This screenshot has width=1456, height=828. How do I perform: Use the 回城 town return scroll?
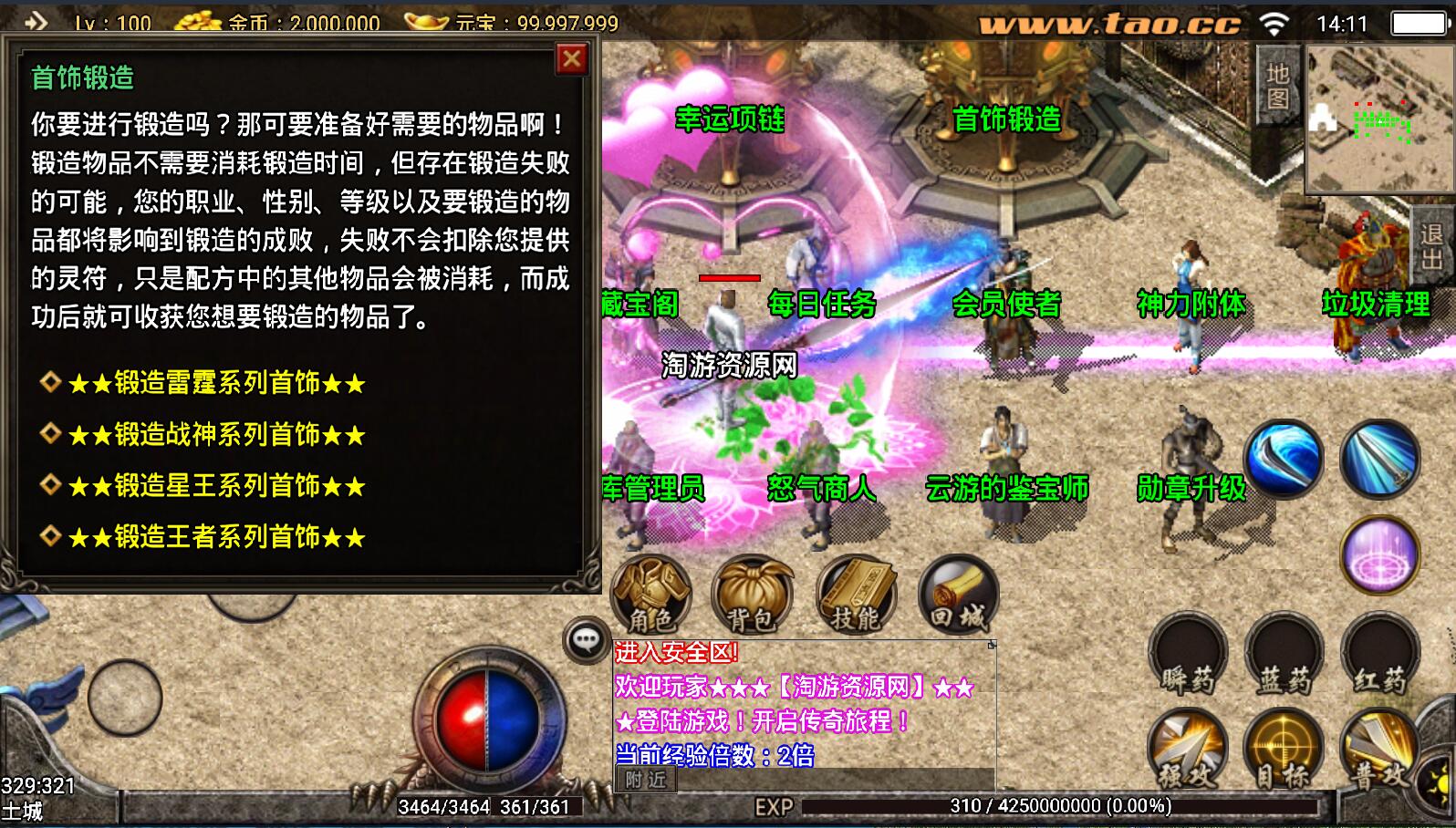[x=958, y=595]
